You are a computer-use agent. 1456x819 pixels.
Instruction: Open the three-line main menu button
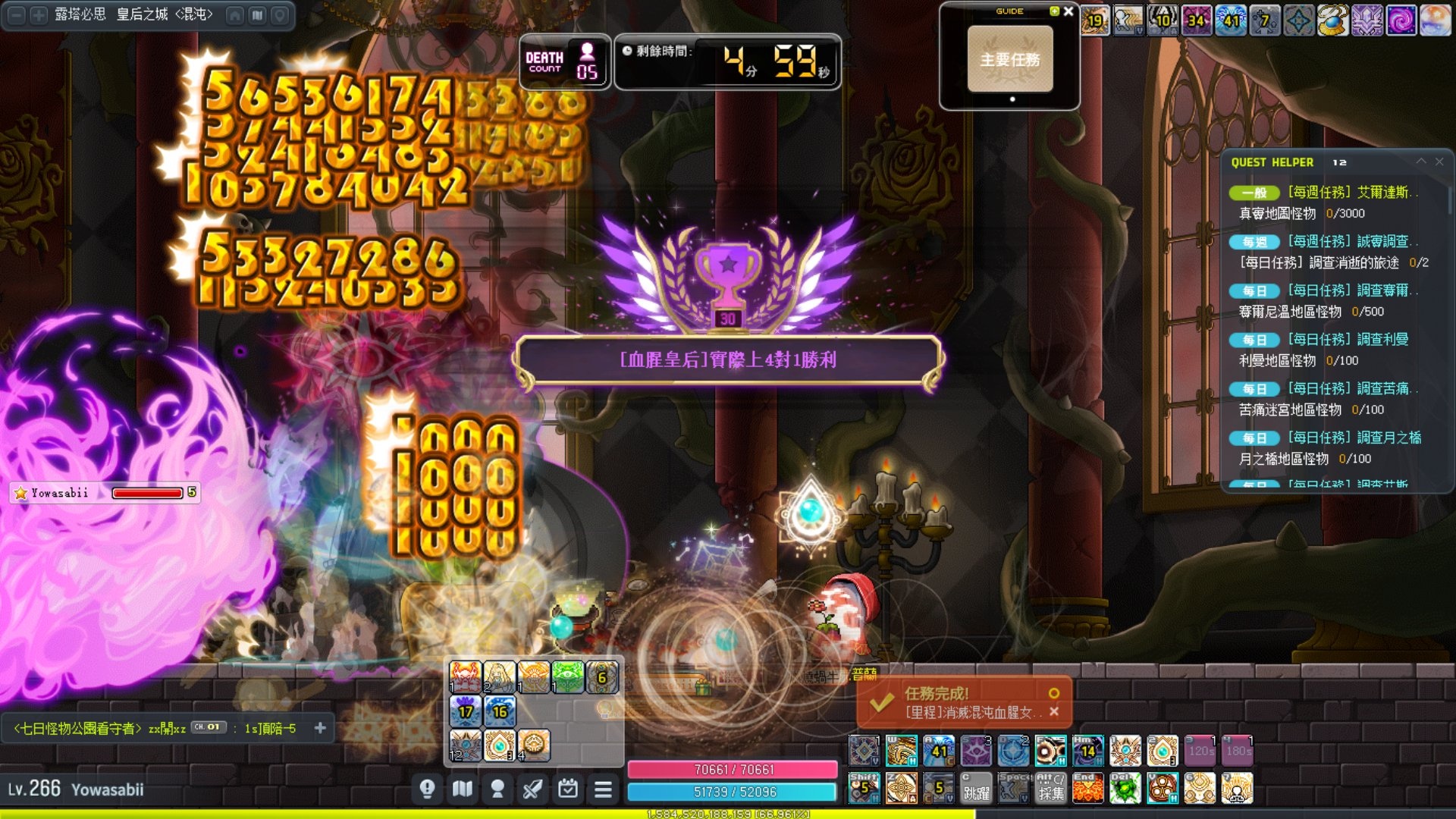point(603,789)
